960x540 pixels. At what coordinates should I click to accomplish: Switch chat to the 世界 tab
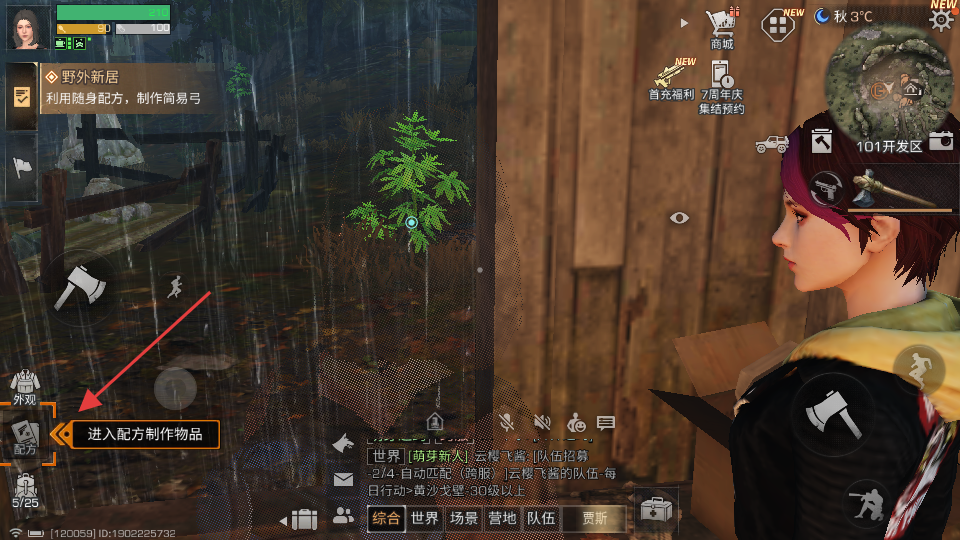(425, 518)
